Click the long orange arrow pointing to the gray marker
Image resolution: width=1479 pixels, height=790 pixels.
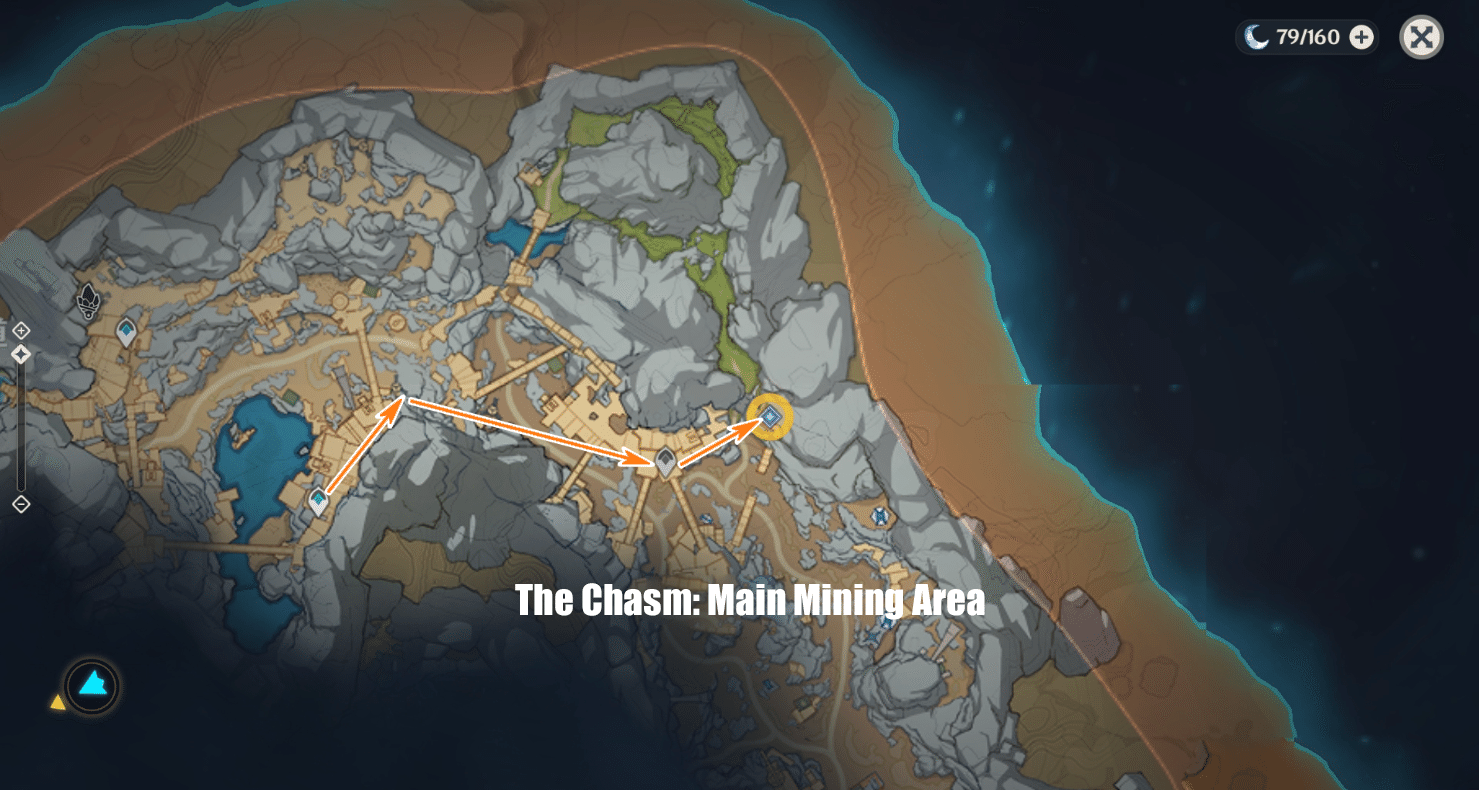tap(525, 430)
